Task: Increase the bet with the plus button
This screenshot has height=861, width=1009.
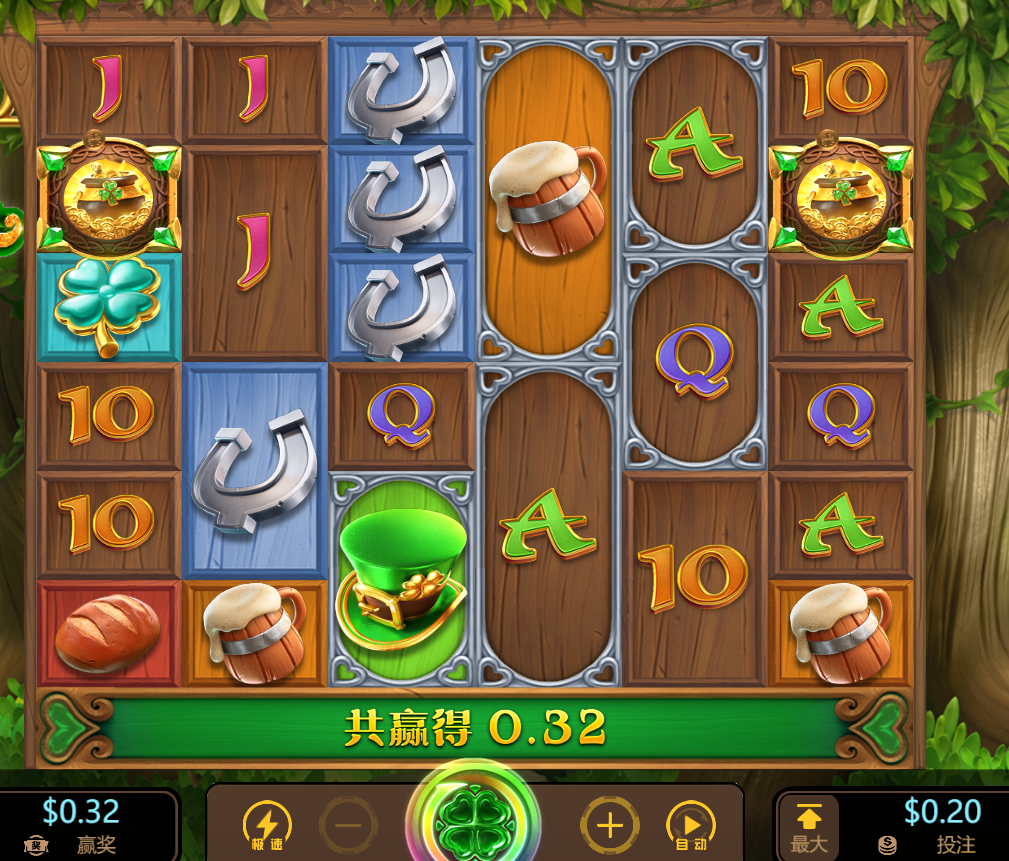Action: pyautogui.click(x=609, y=826)
